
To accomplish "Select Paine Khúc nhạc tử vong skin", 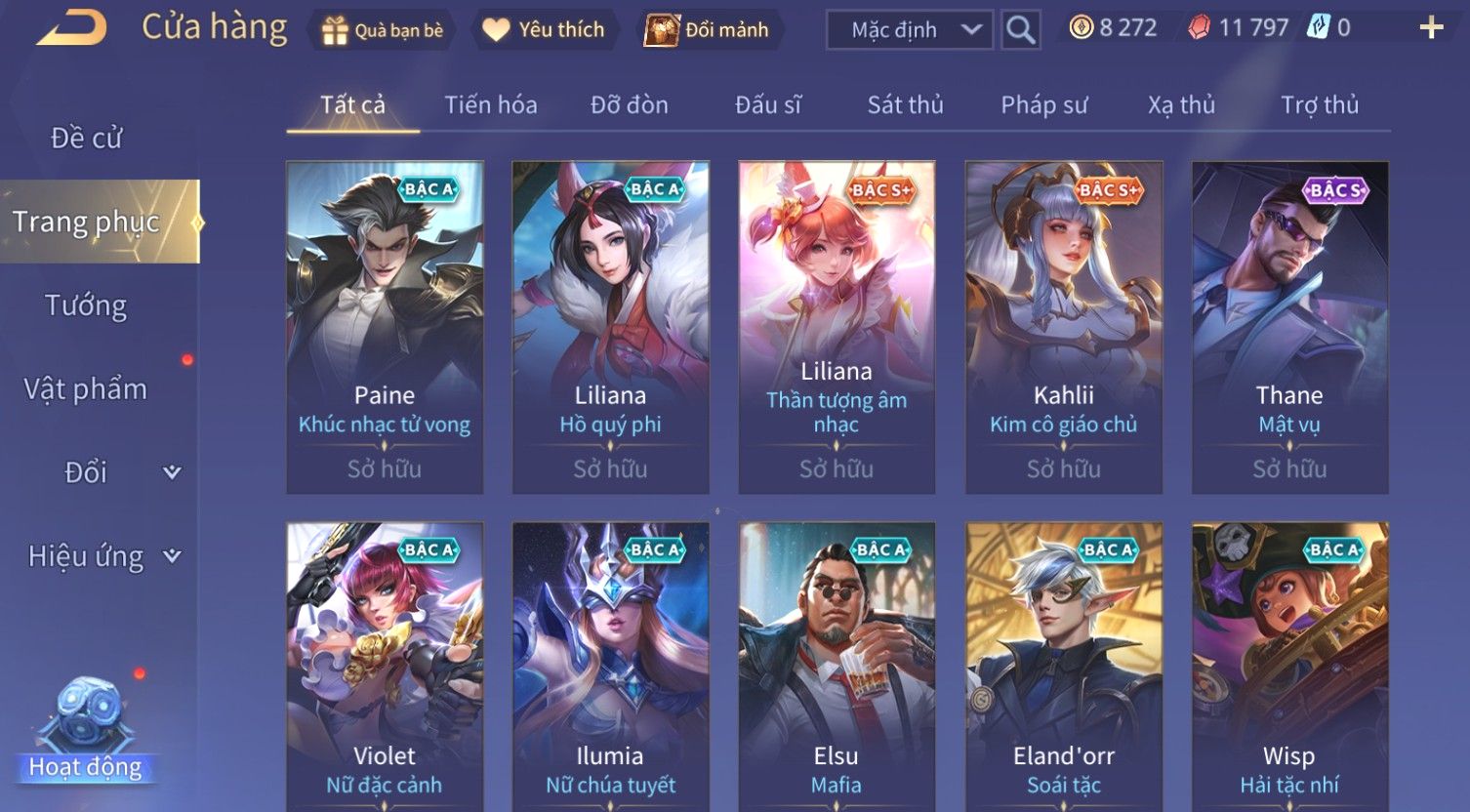I will tap(385, 327).
